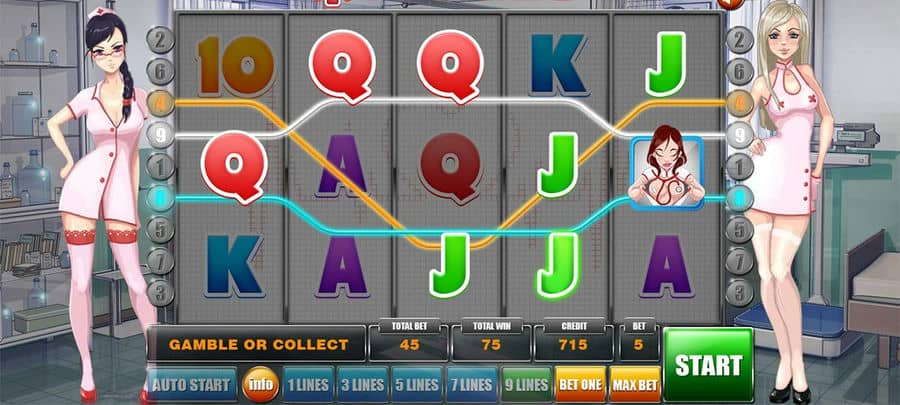
Task: Switch to 5 LINES
Action: pyautogui.click(x=414, y=384)
